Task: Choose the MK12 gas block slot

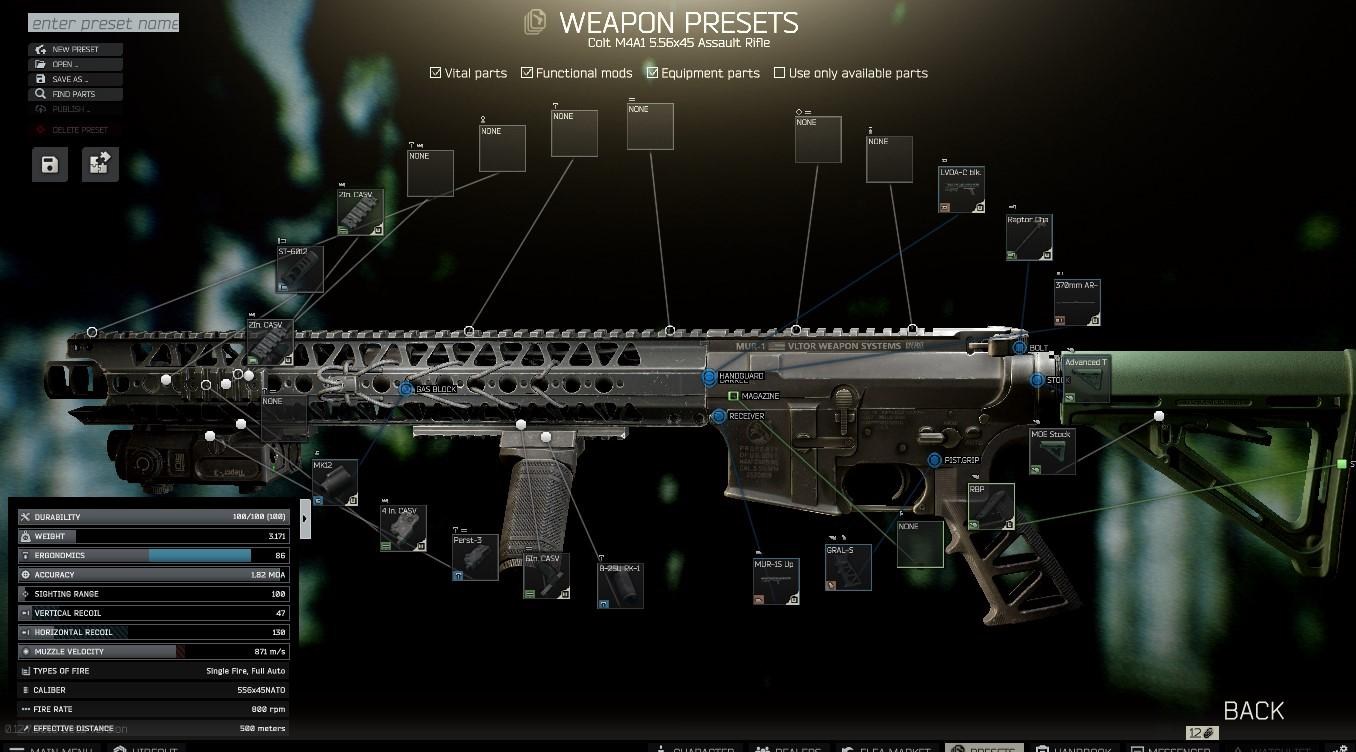Action: tap(335, 482)
